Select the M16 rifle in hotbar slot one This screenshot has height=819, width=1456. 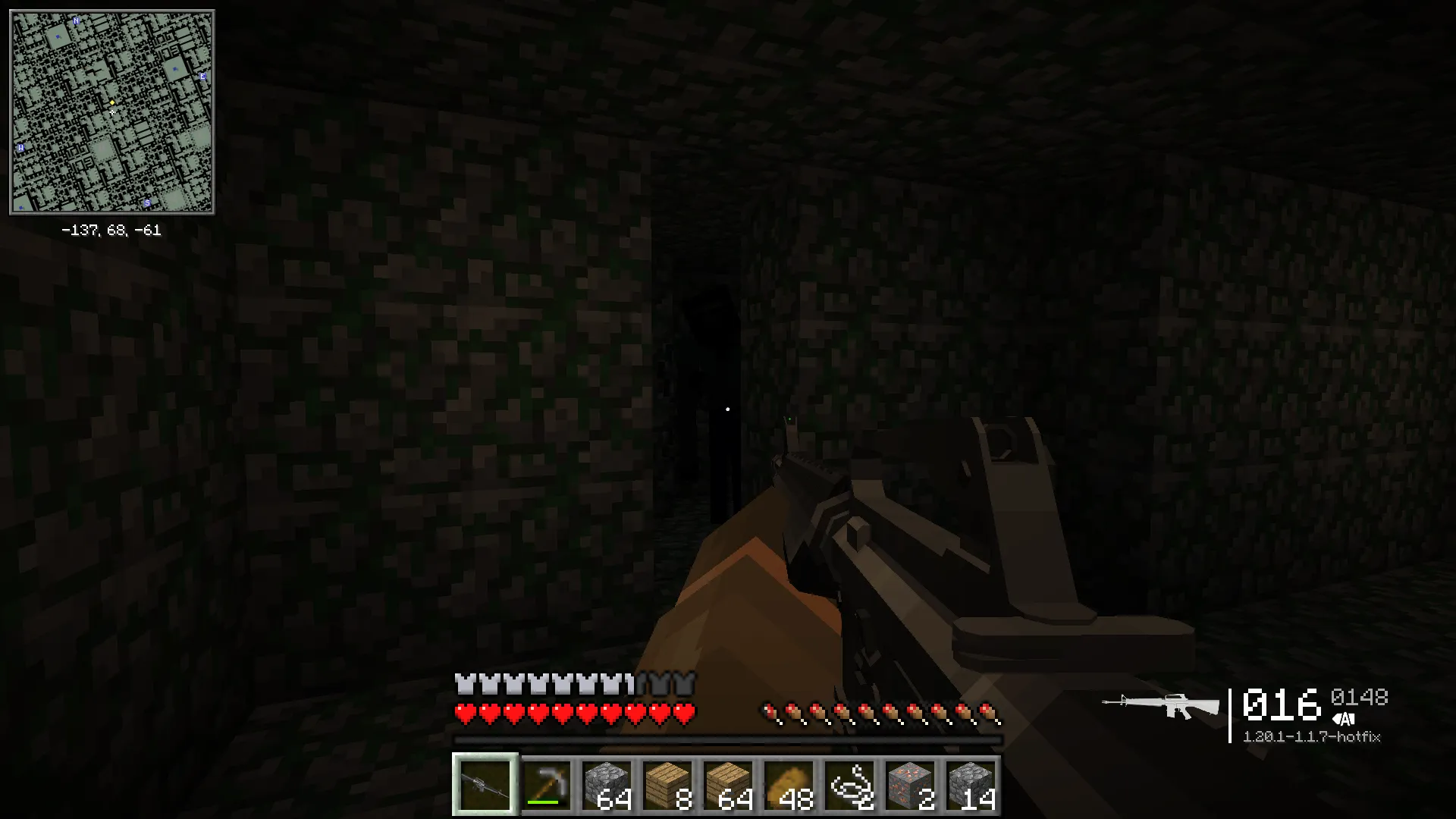[485, 786]
